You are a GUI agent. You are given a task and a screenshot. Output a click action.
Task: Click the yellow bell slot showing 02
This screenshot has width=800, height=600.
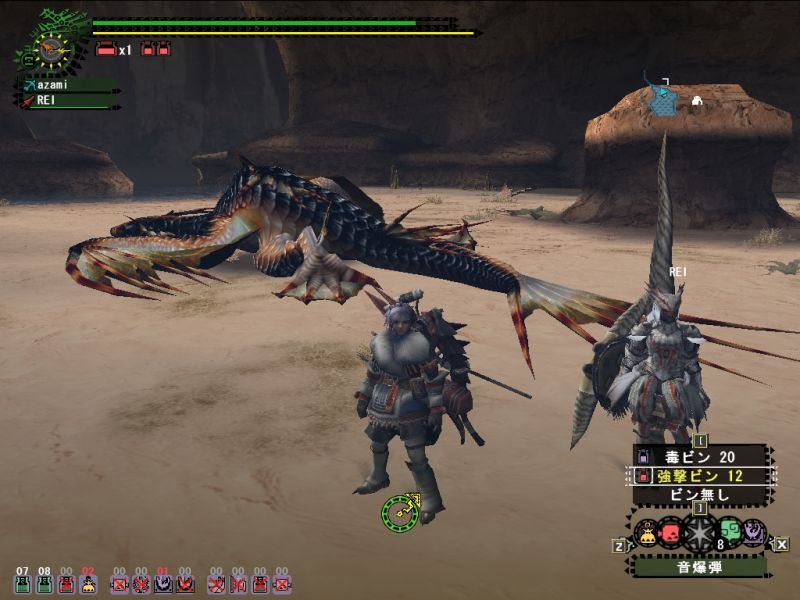click(x=88, y=584)
